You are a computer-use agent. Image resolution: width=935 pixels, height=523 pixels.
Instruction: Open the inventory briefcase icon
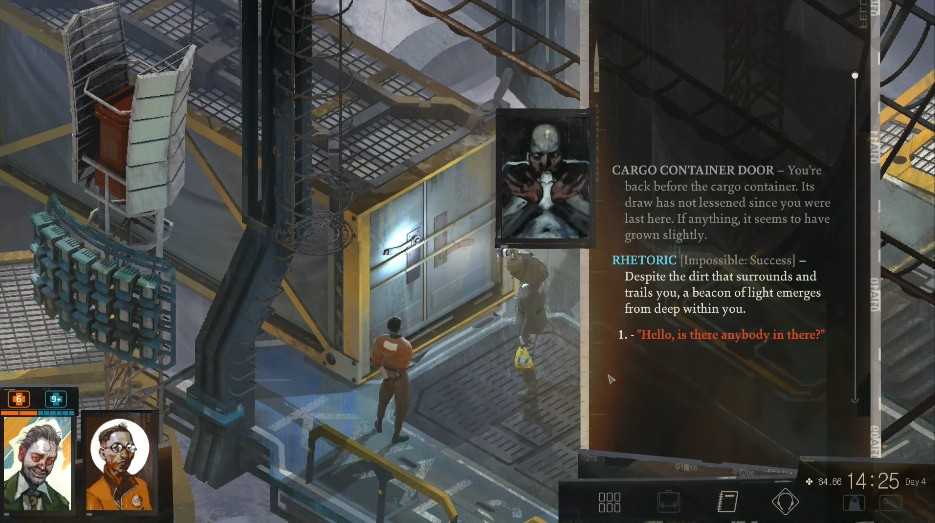668,502
